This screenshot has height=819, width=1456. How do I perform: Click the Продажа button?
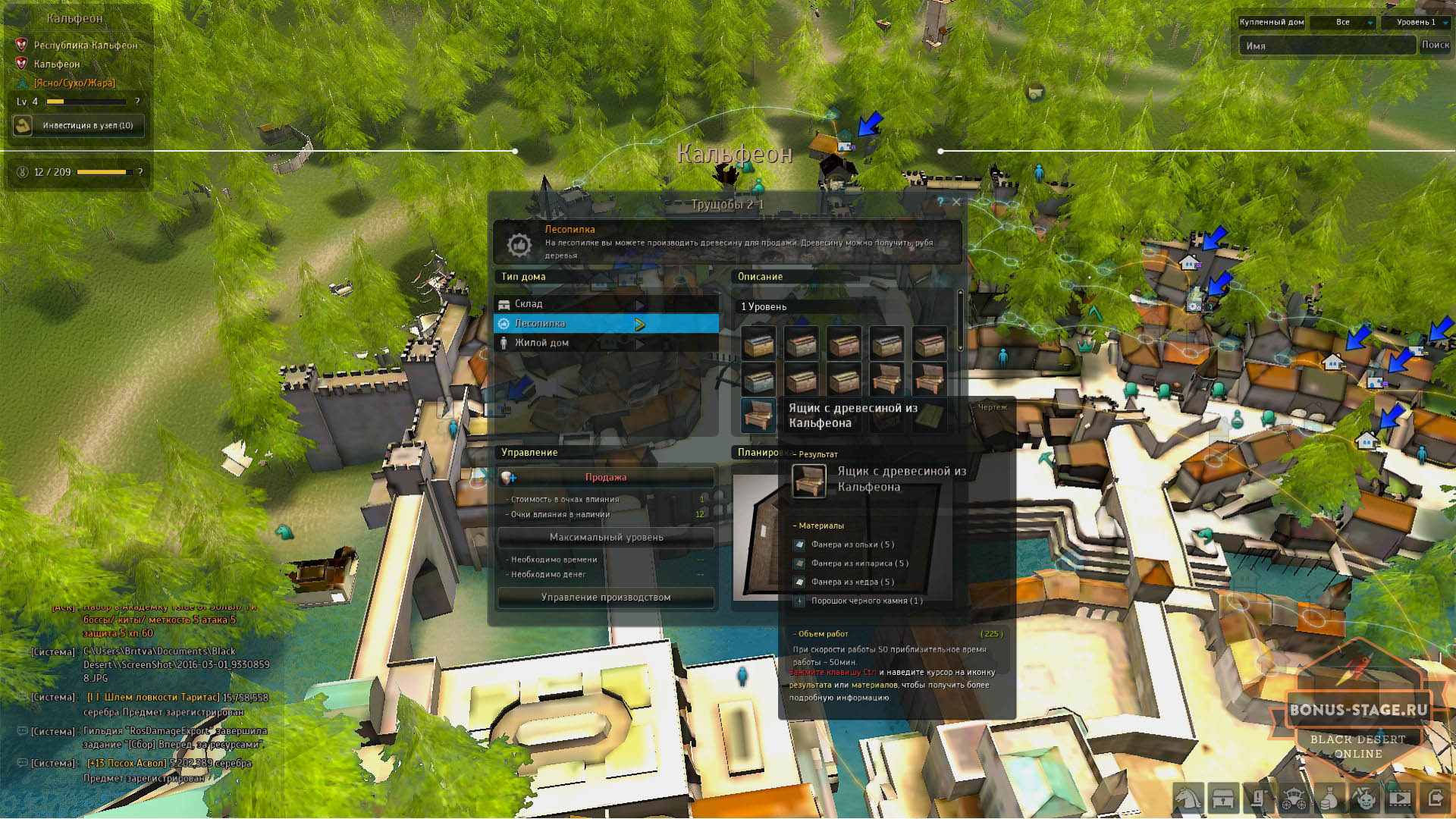(x=605, y=477)
